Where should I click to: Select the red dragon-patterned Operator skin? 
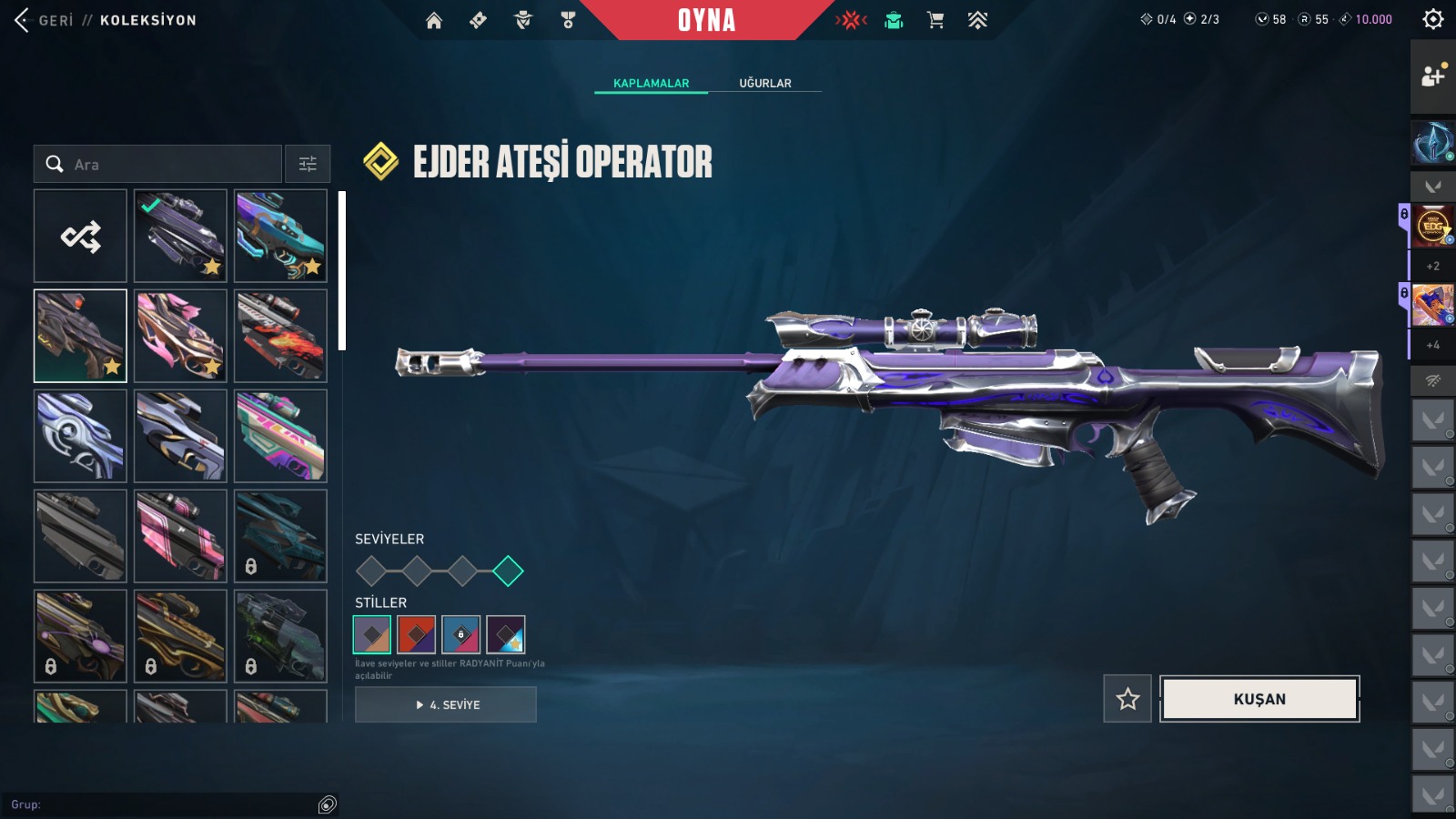click(x=280, y=336)
